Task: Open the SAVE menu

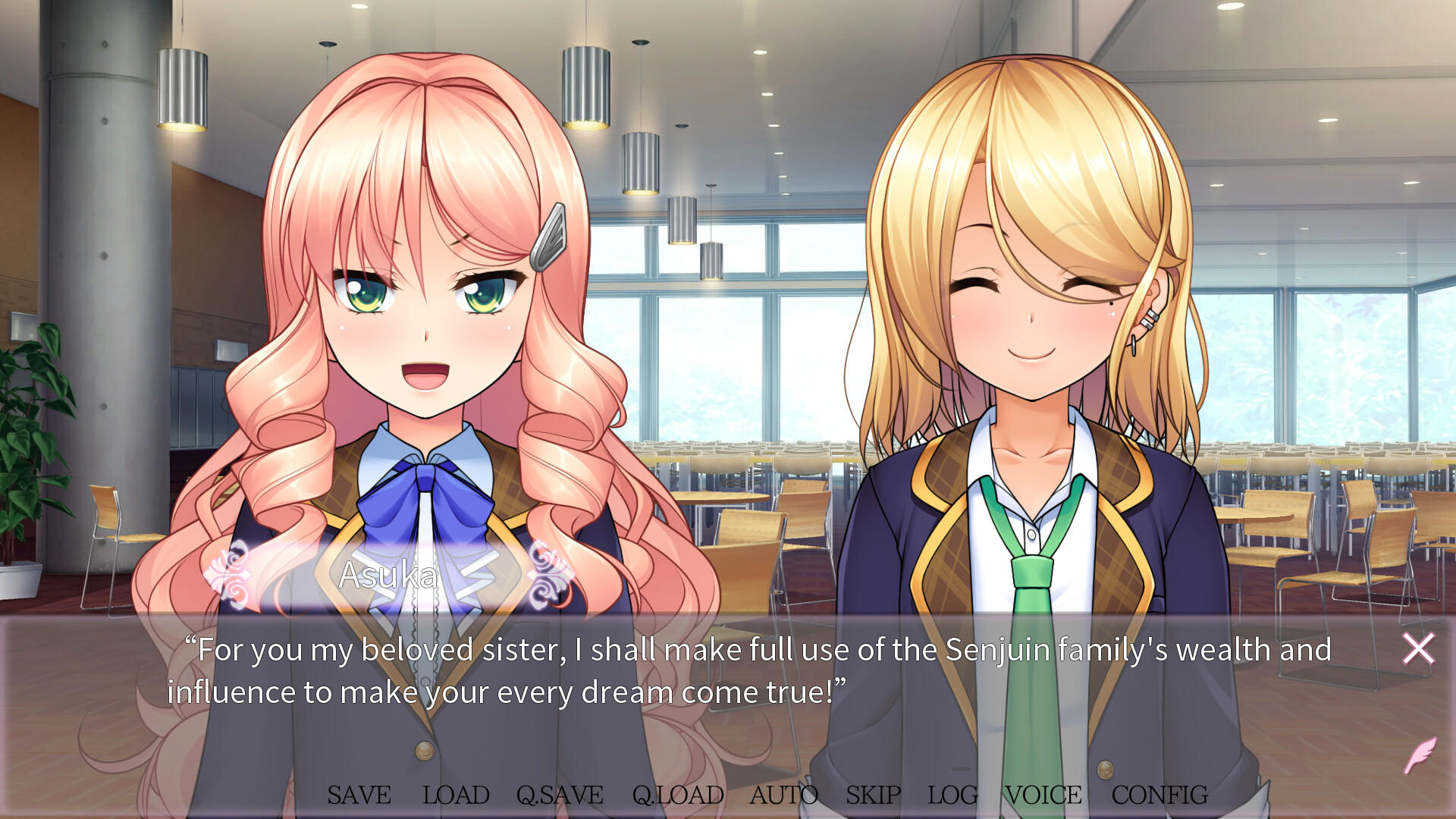Action: tap(358, 795)
